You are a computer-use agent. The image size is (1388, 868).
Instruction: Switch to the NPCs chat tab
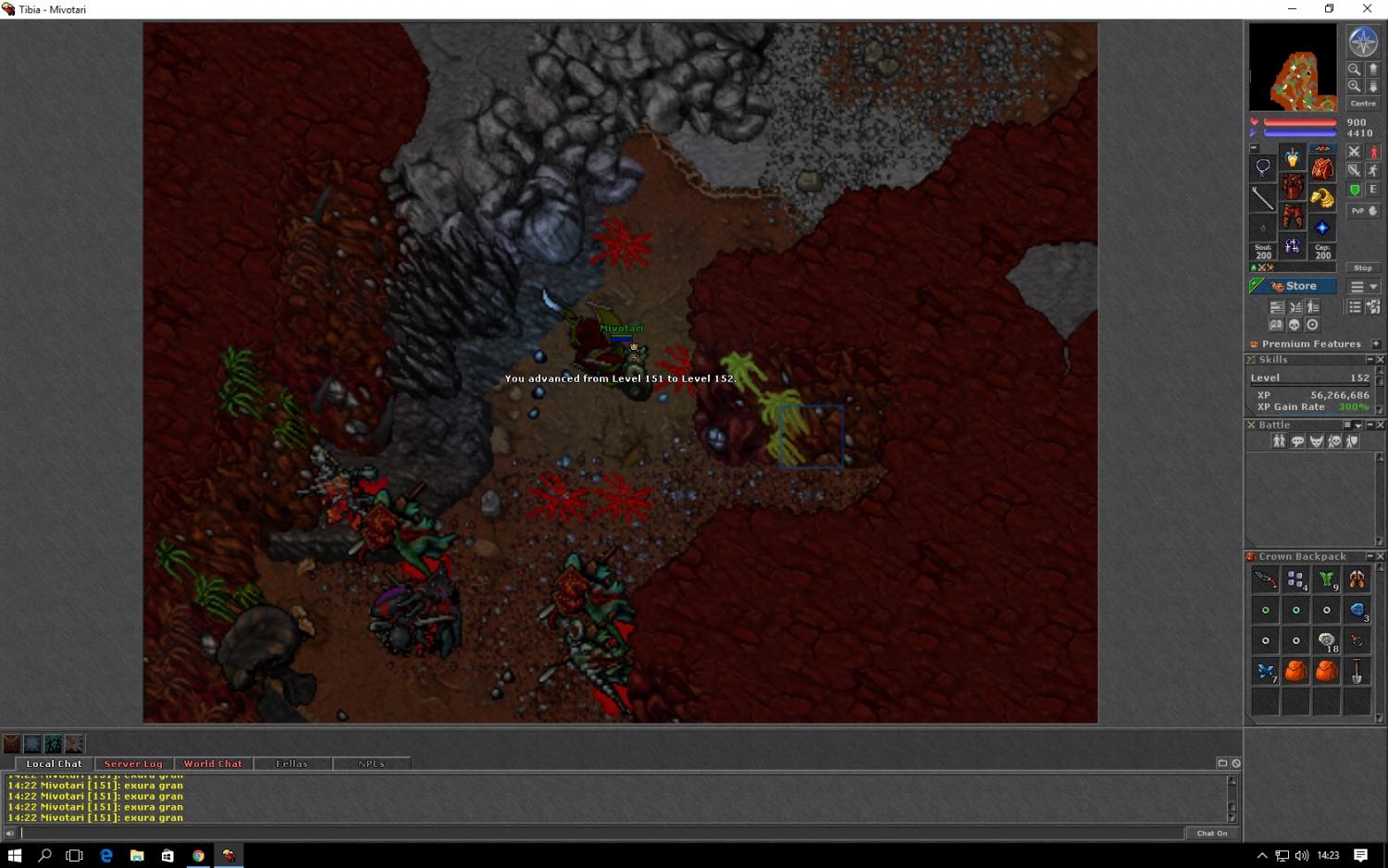coord(371,764)
